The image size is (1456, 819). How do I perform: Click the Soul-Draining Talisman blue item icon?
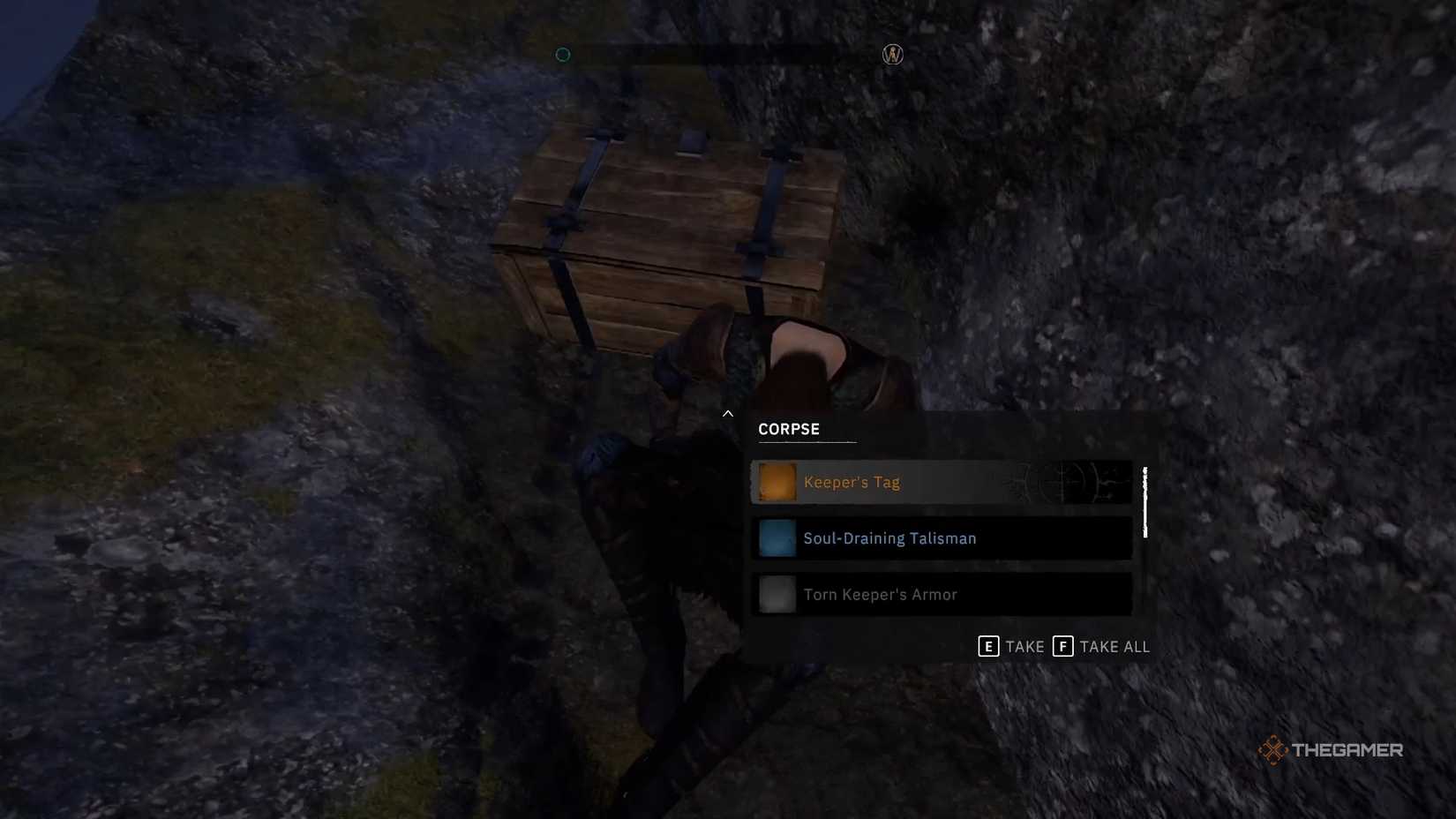(x=776, y=537)
